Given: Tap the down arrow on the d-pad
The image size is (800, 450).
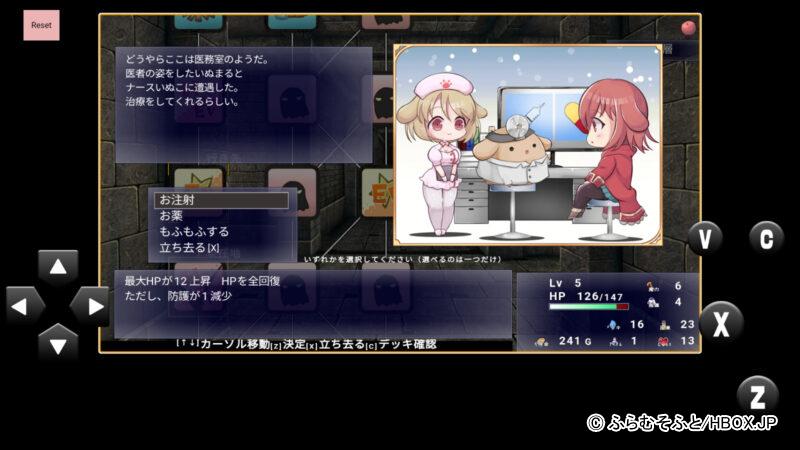Looking at the screenshot, I should click(58, 345).
